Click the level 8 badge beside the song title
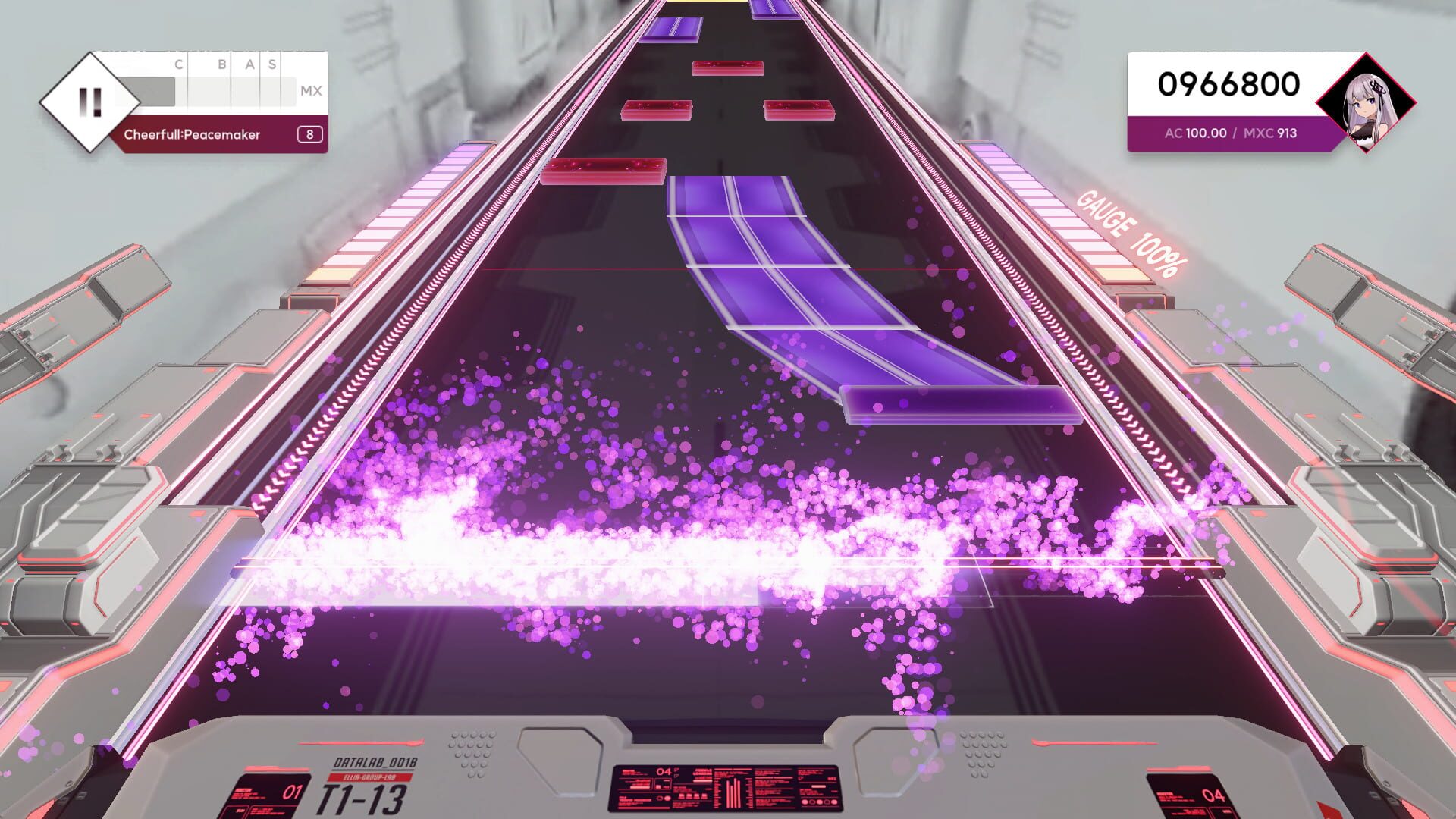This screenshot has width=1456, height=819. coord(309,134)
